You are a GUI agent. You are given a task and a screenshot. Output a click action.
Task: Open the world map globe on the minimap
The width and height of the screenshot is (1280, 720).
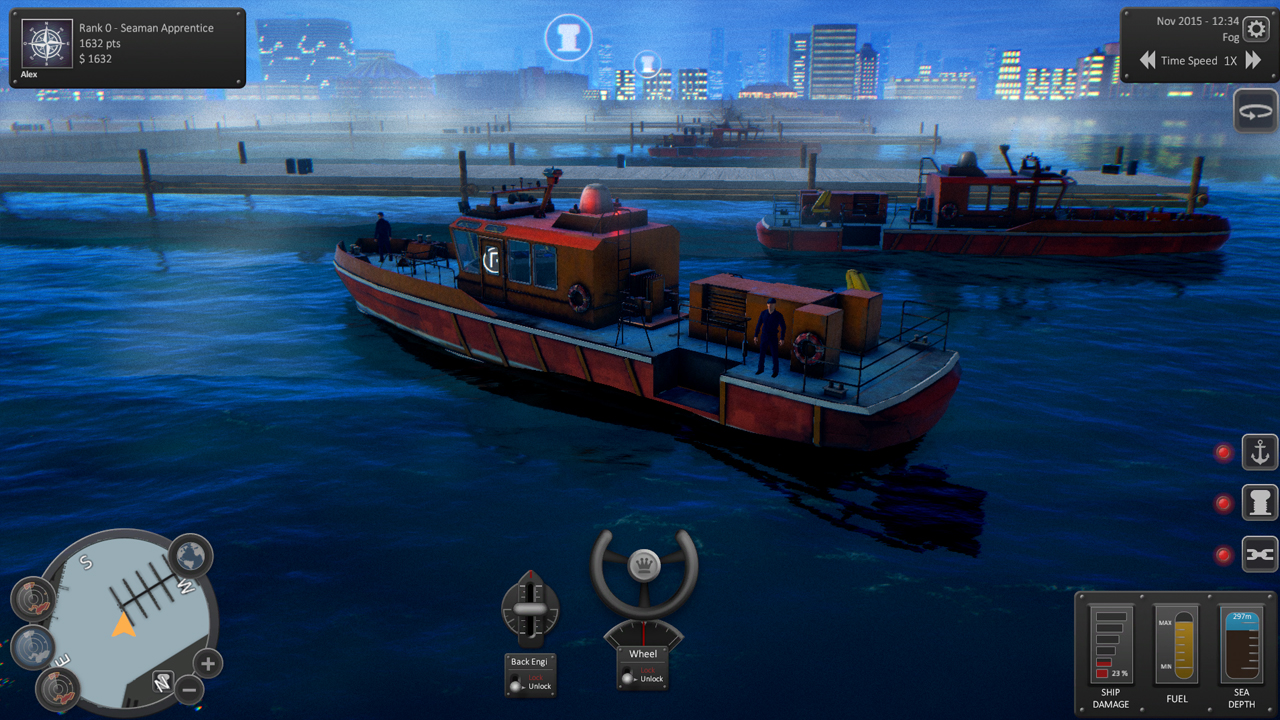[189, 555]
